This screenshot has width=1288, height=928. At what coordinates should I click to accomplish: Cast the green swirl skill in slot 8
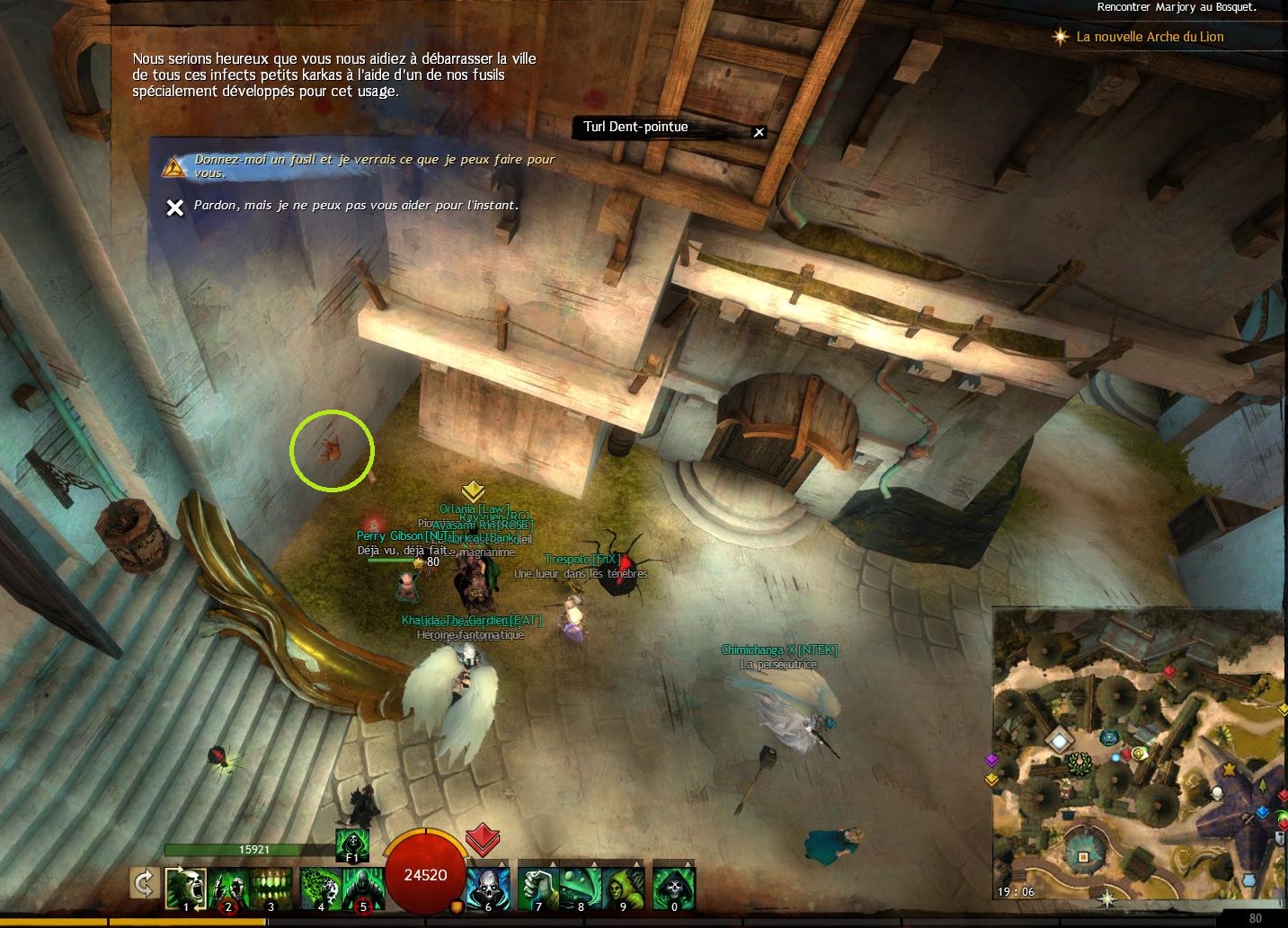[x=581, y=888]
